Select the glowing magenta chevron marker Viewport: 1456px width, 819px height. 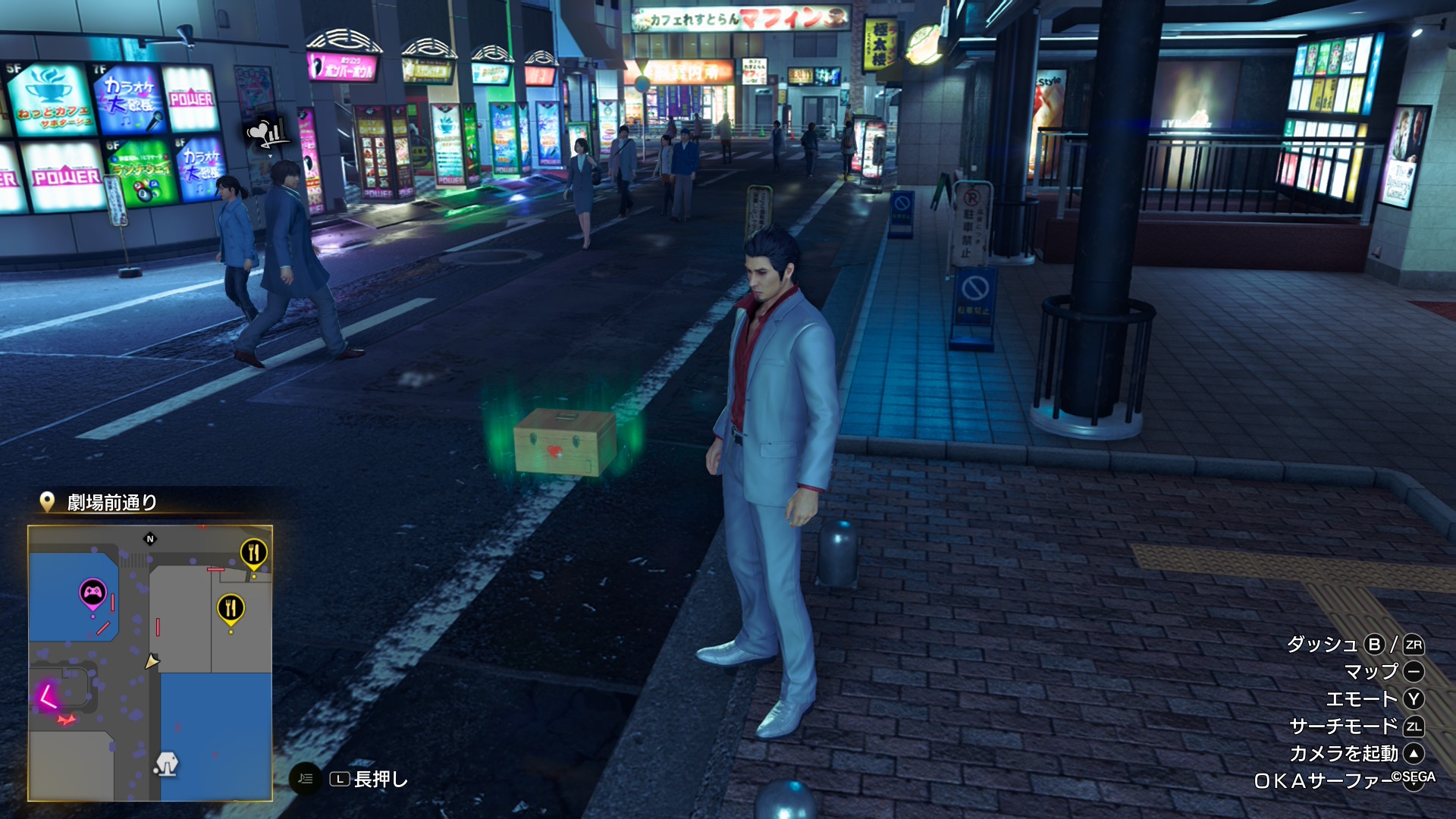point(48,695)
